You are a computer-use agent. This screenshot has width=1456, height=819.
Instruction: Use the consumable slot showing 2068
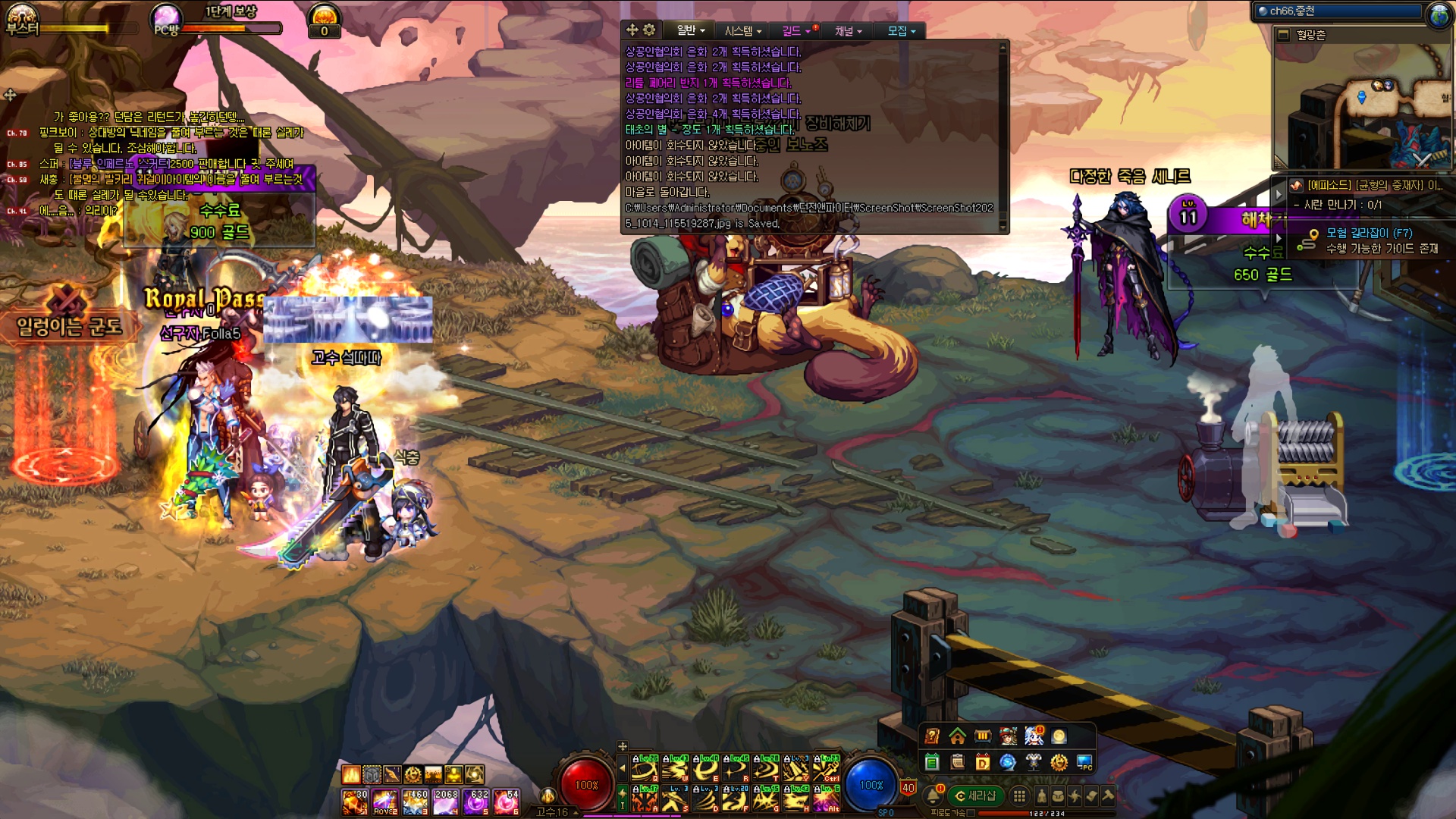point(445,801)
